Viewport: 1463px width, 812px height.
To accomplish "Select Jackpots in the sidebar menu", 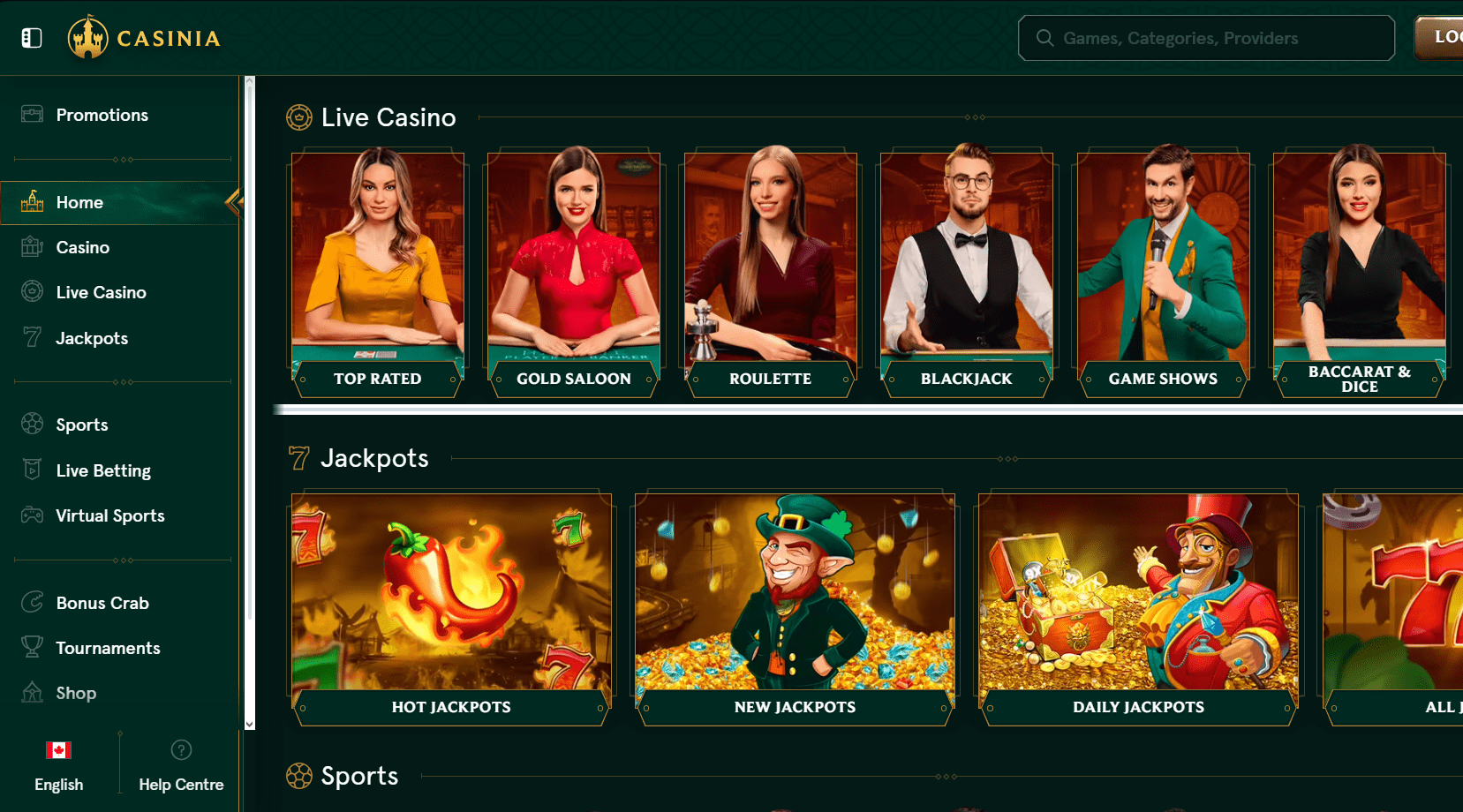I will click(x=92, y=338).
